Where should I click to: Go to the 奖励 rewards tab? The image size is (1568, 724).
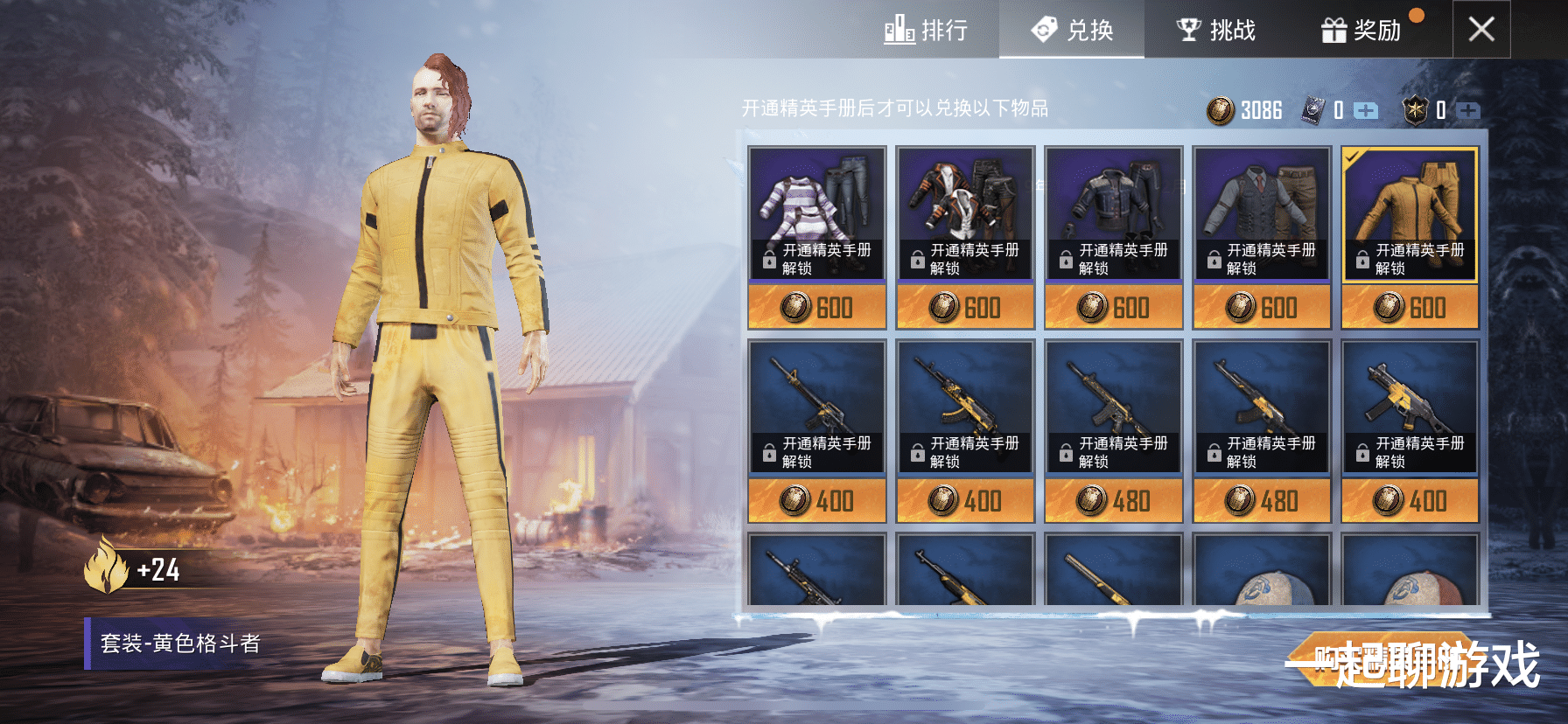pos(1361,31)
